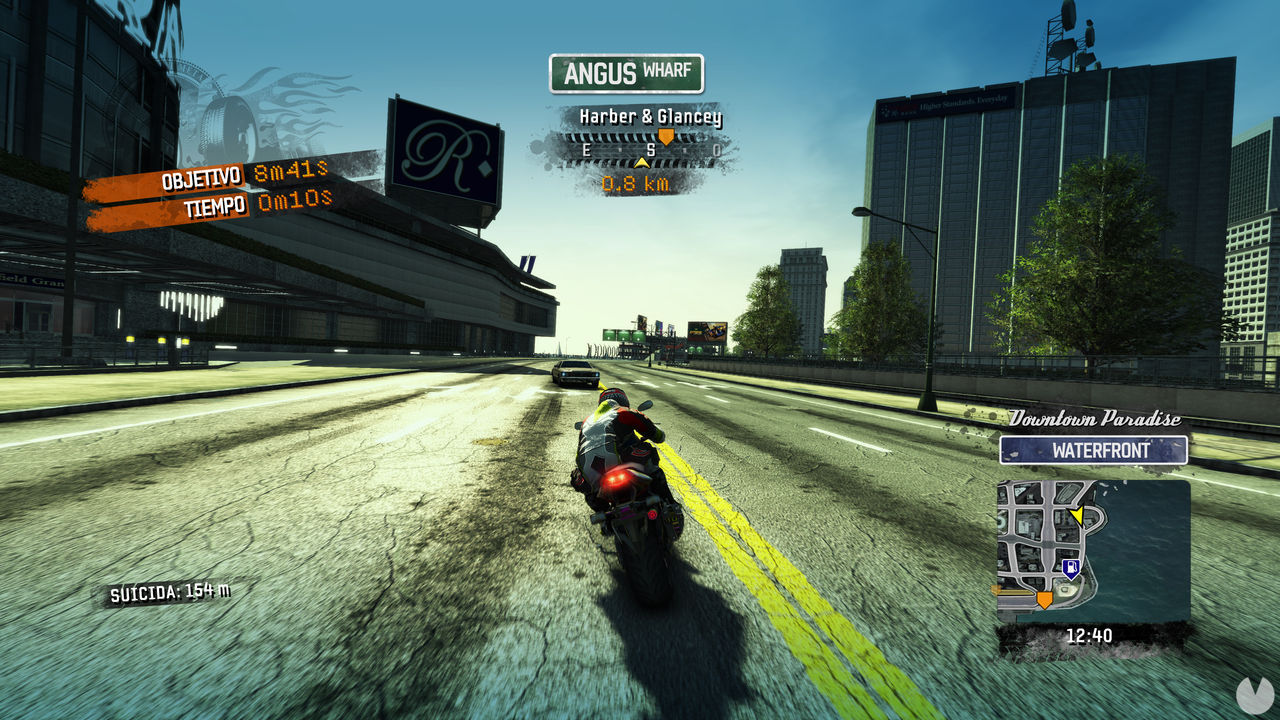Click the orange destination marker on the minimap

click(x=1044, y=600)
